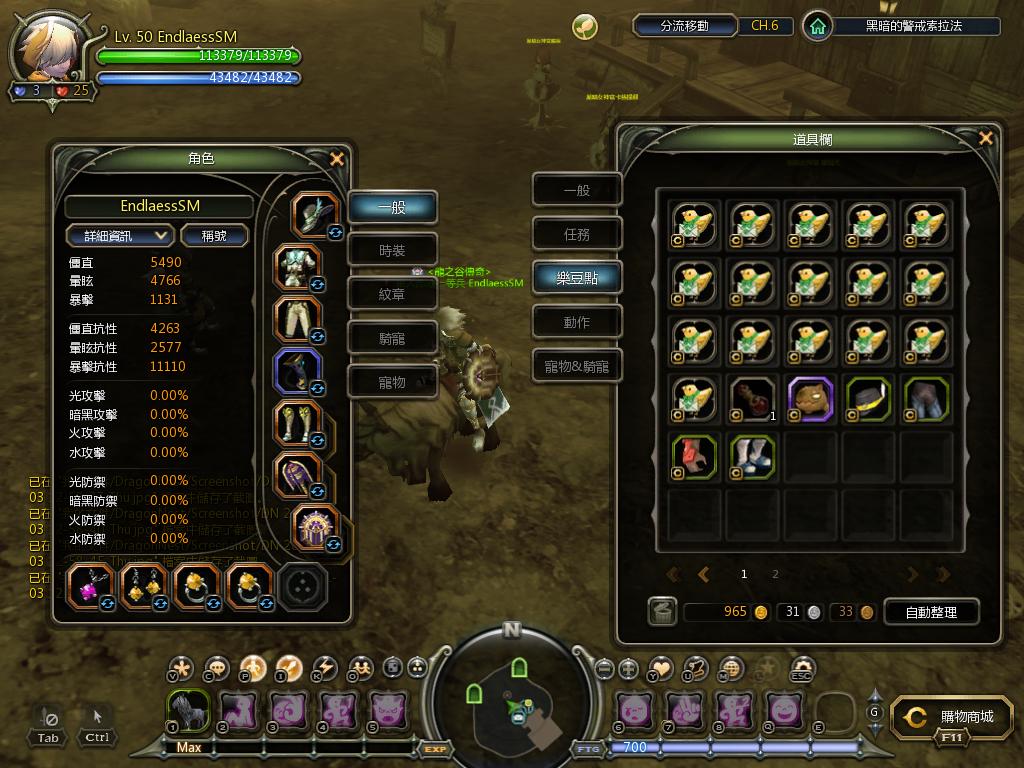This screenshot has height=768, width=1024.
Task: Select the purple-bordered brown pet item
Action: tap(810, 397)
